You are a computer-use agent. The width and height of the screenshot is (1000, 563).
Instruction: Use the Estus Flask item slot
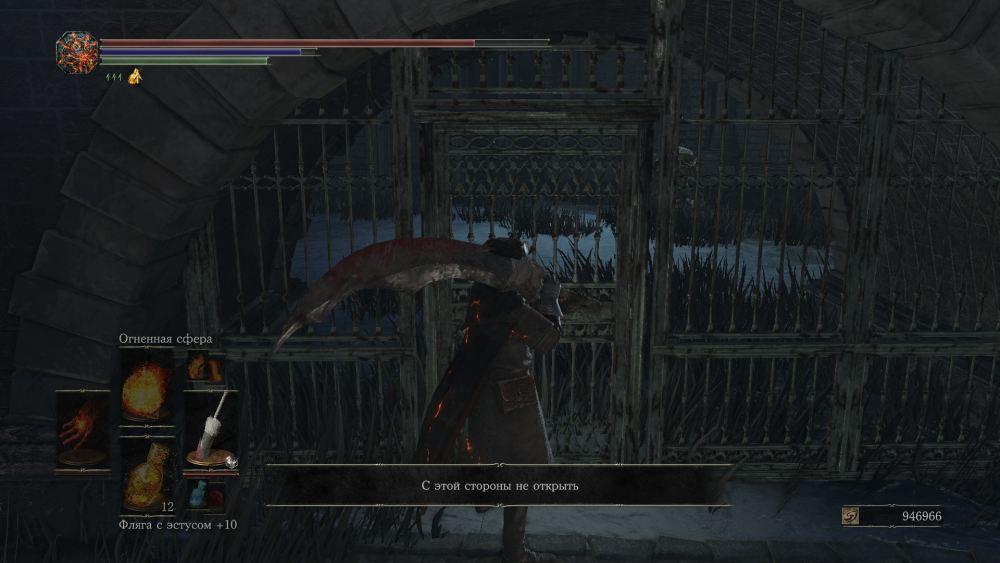[146, 472]
